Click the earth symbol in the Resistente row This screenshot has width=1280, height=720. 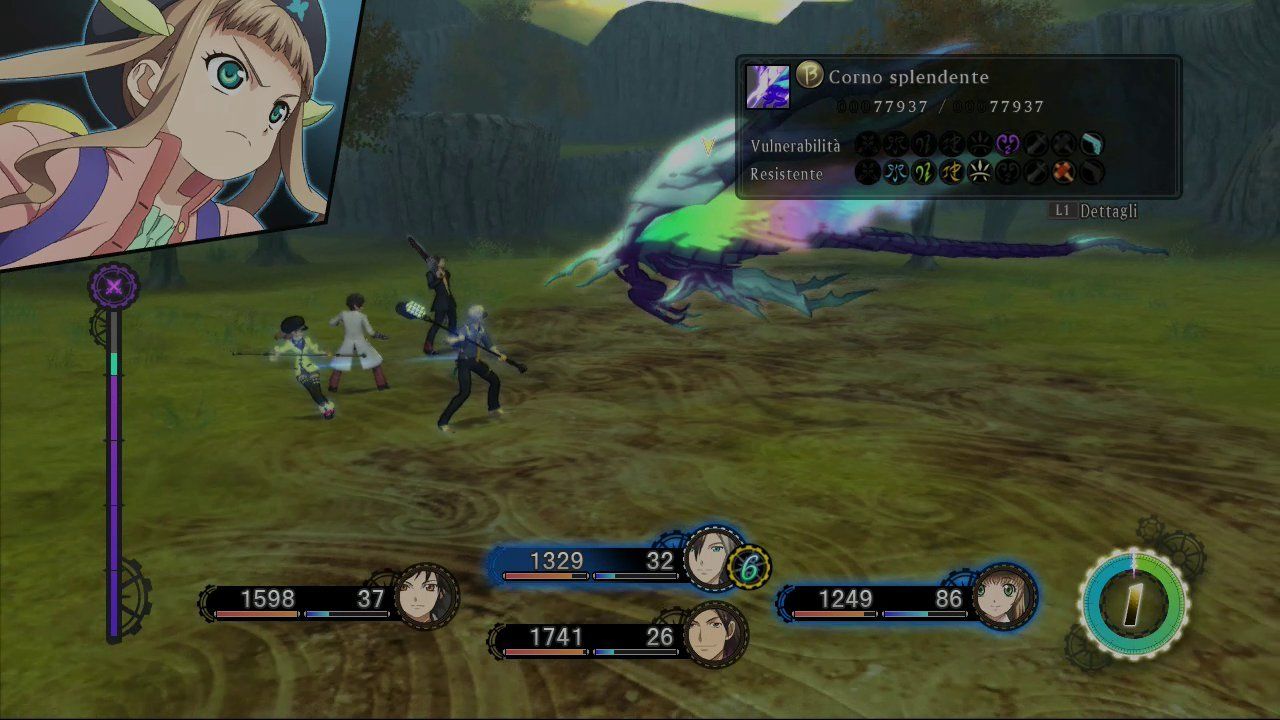[x=951, y=173]
